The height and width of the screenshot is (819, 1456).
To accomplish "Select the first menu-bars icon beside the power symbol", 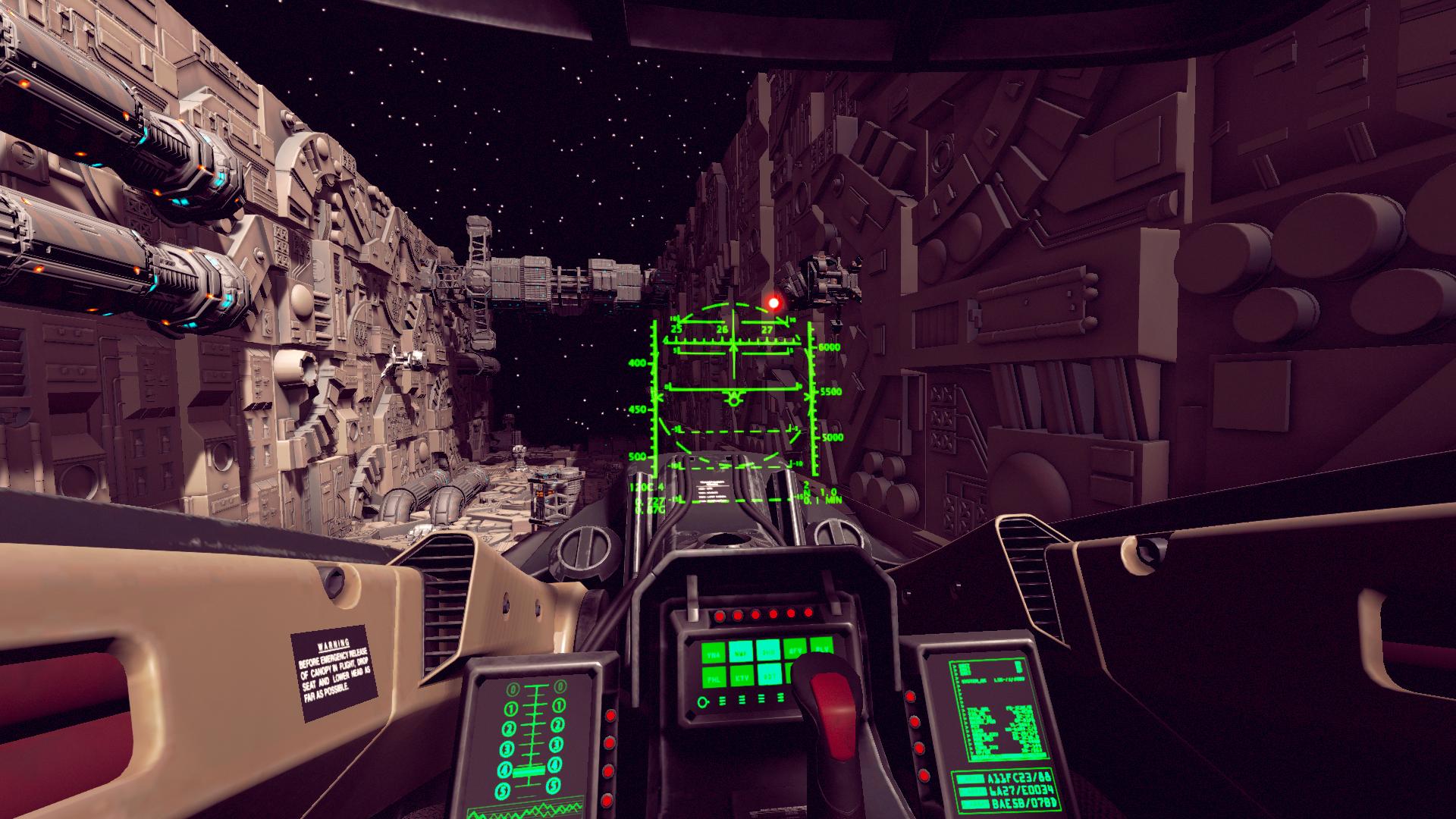I will tap(722, 701).
